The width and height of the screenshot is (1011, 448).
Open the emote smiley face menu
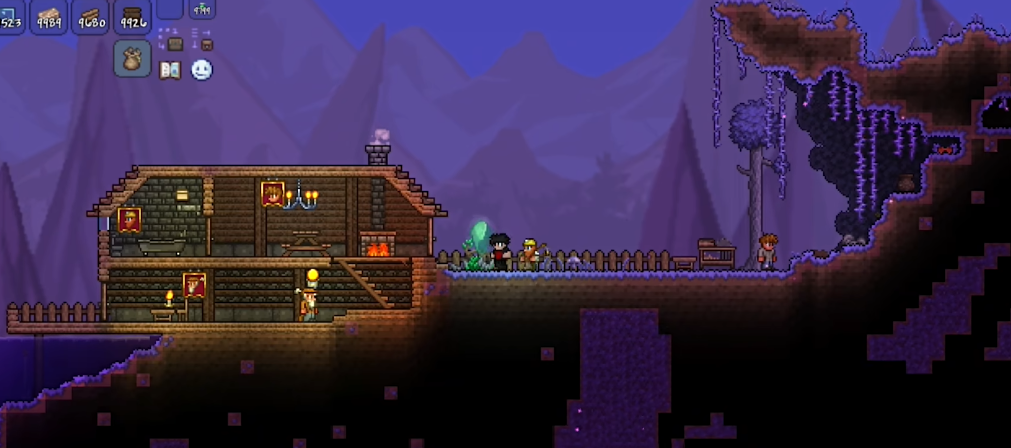[202, 70]
